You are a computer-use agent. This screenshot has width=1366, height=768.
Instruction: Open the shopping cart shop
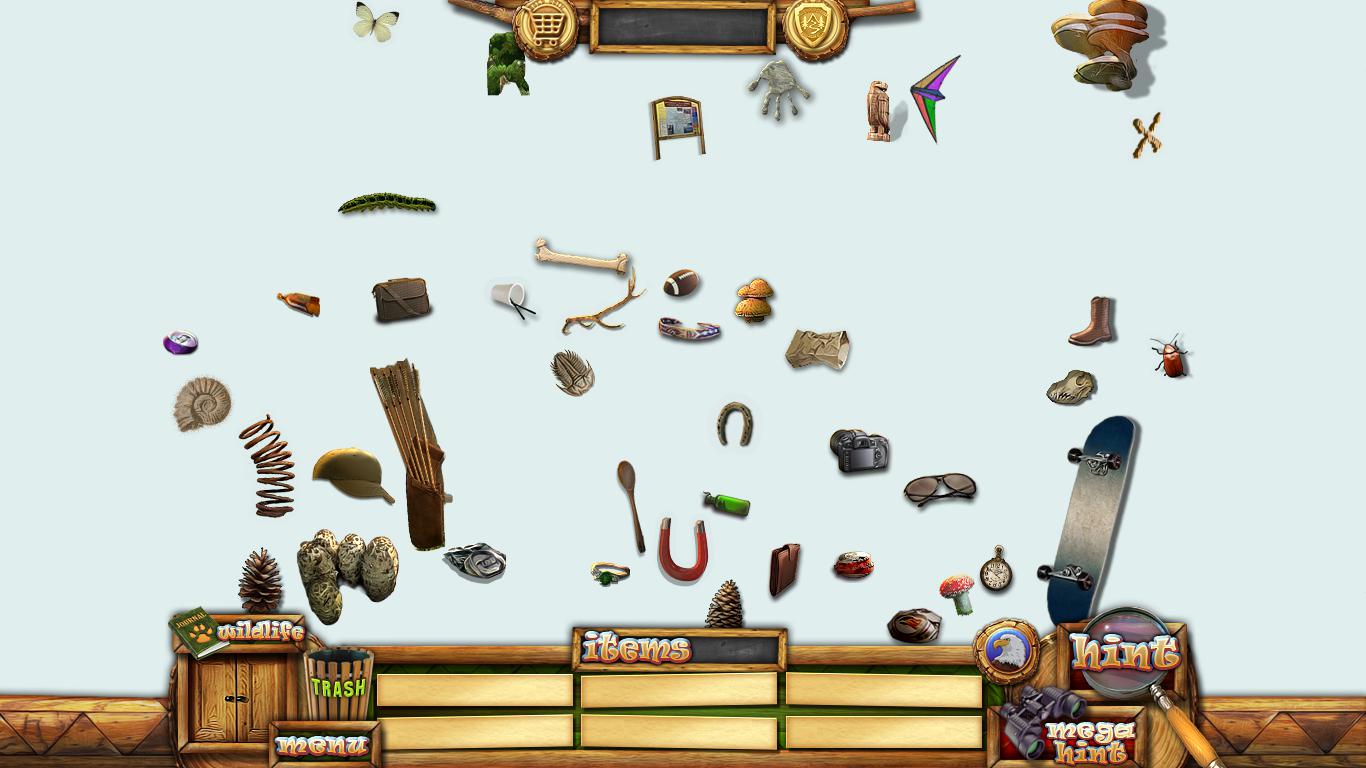pos(546,28)
